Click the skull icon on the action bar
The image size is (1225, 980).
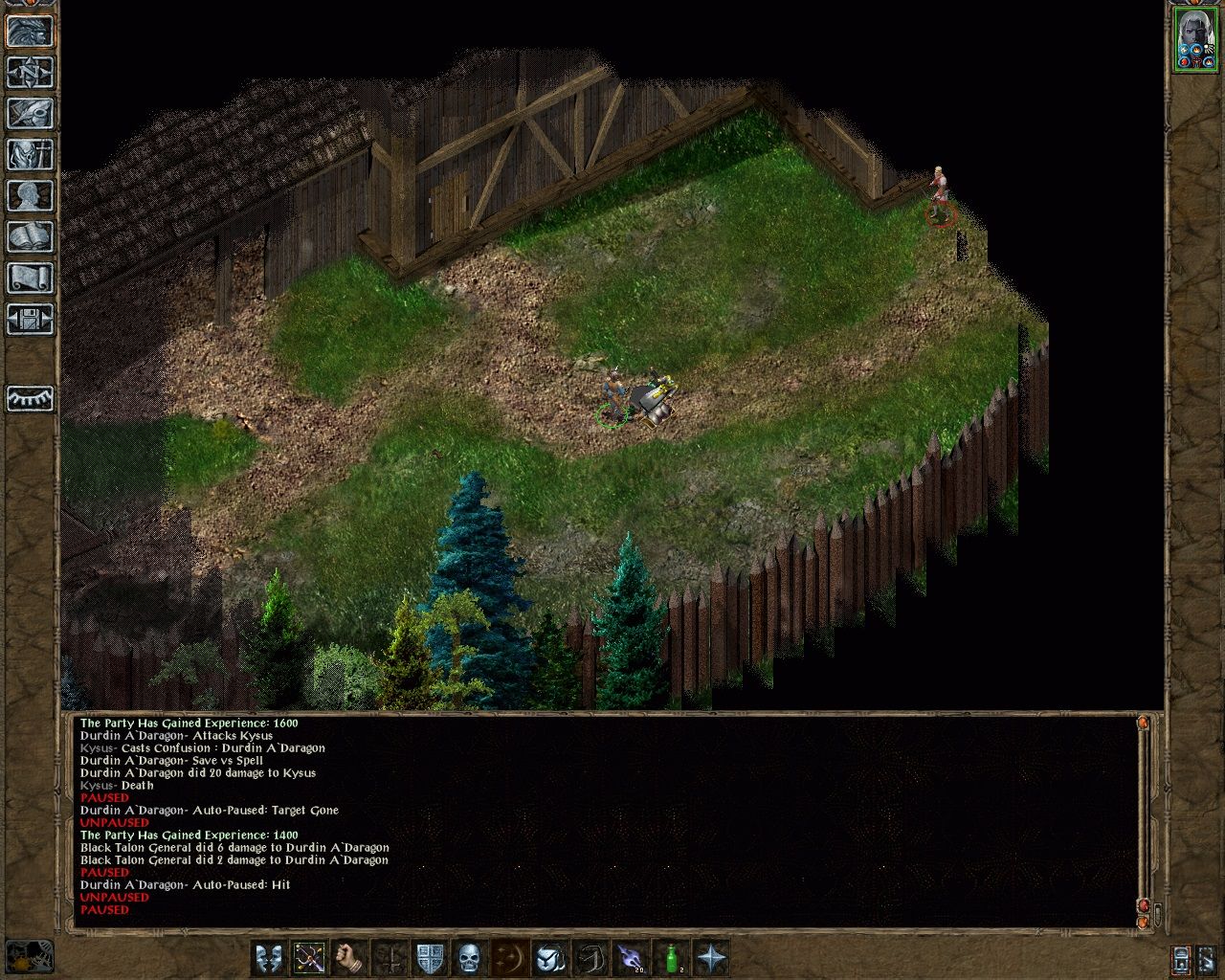tap(468, 957)
